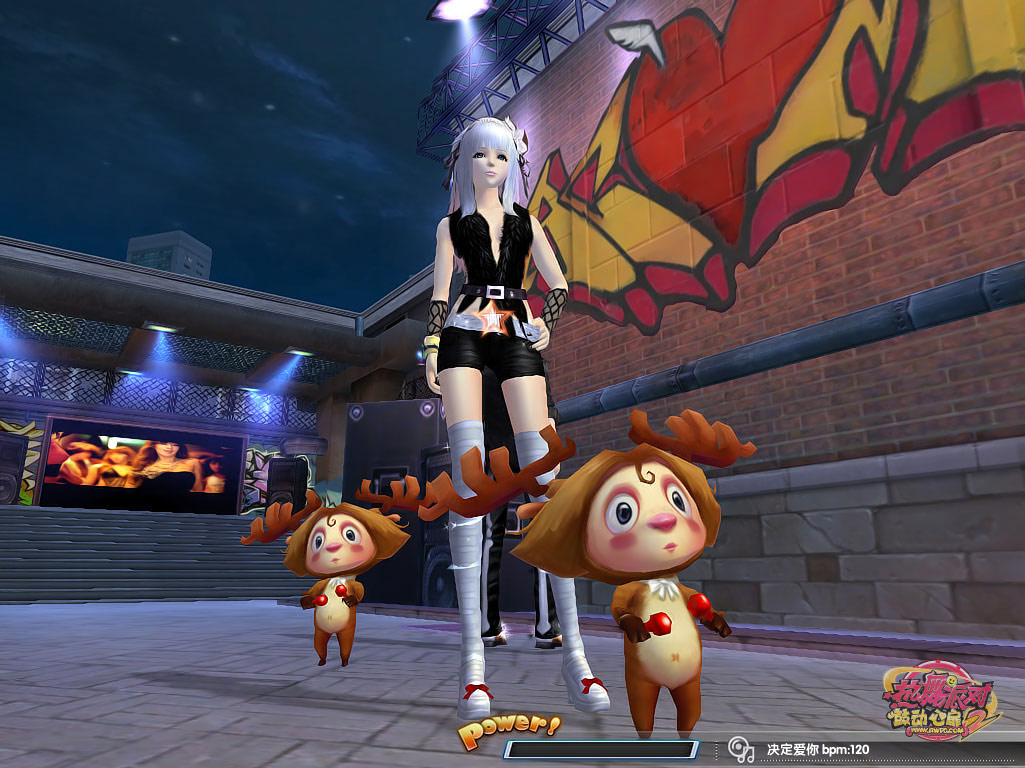Click the music disc icon beside the song title
Screen dimensions: 1025x768
[x=741, y=748]
